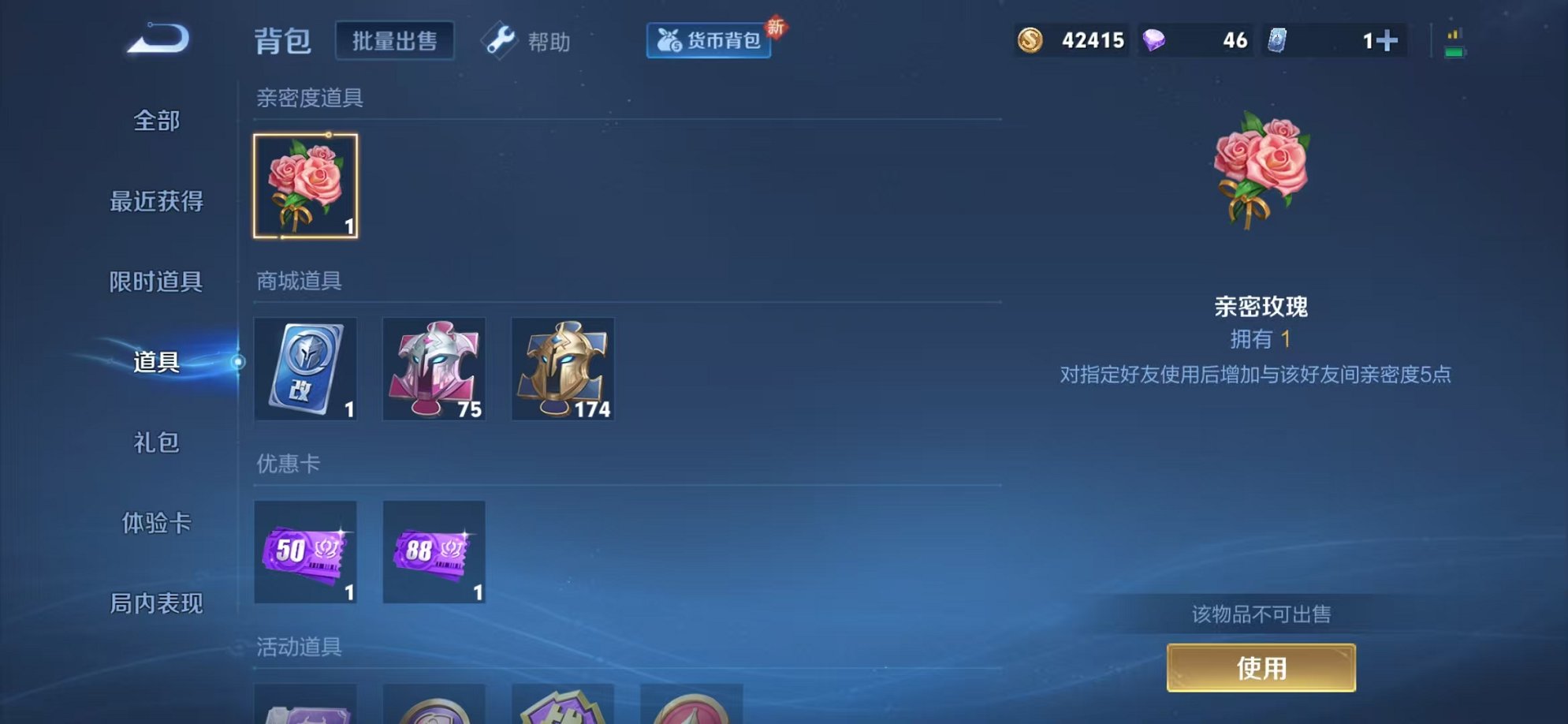Viewport: 1568px width, 724px height.
Task: Select the gold helmet item with count 174
Action: click(x=563, y=369)
